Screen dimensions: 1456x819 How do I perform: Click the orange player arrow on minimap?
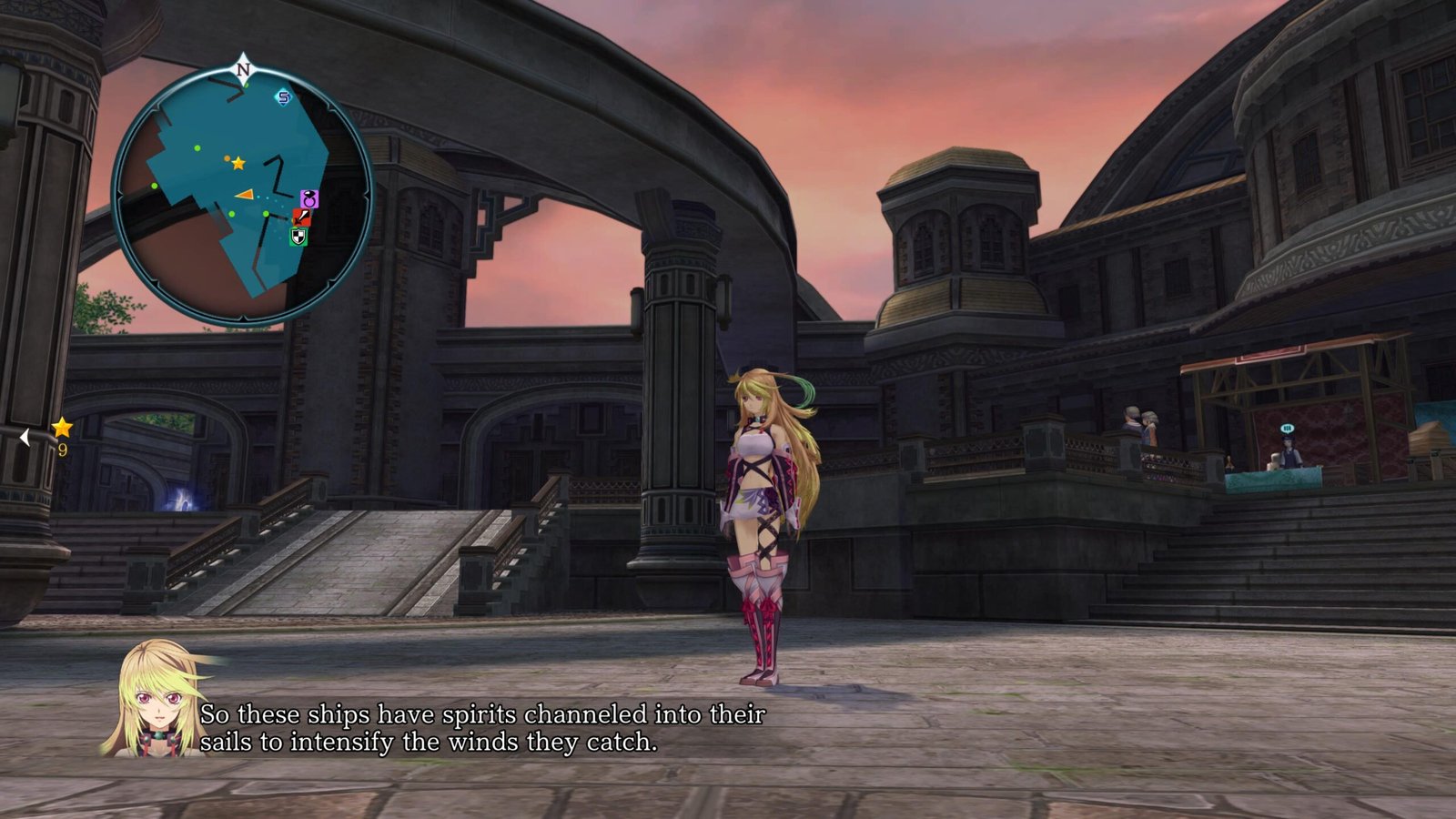244,194
